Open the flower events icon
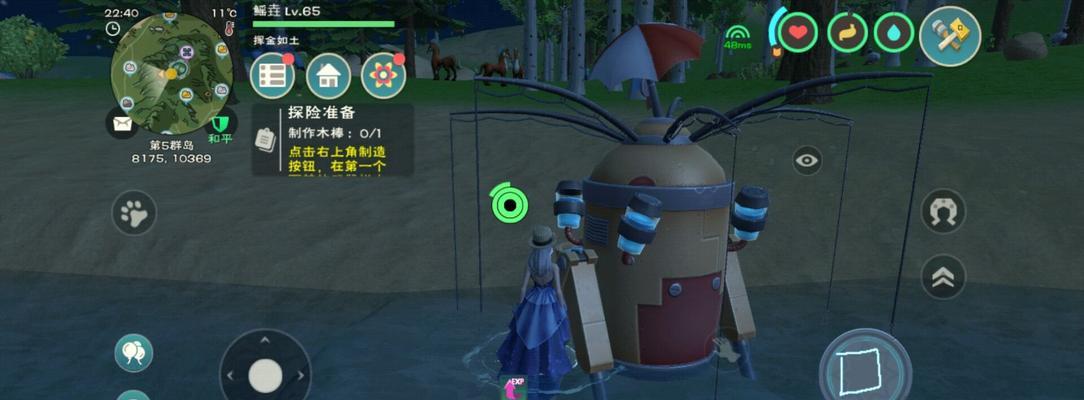This screenshot has width=1084, height=400. click(x=383, y=75)
